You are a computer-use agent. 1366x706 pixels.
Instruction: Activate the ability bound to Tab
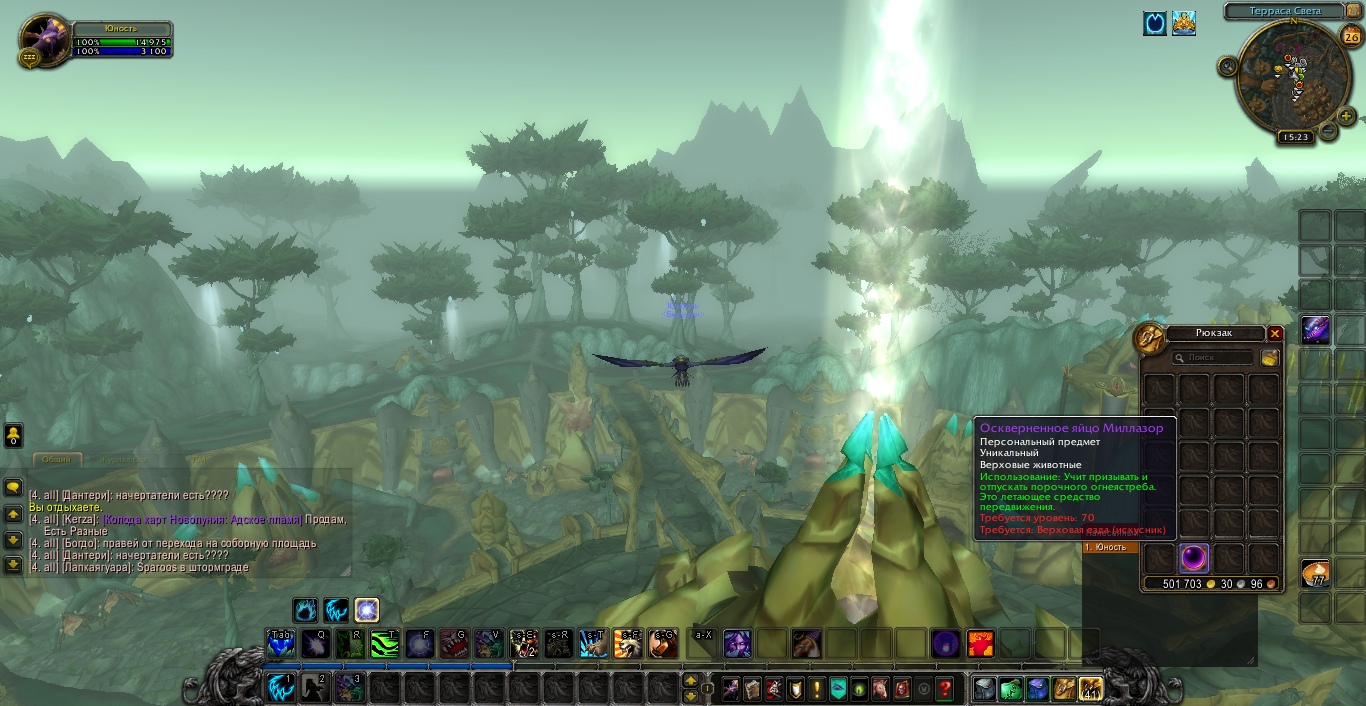click(281, 643)
